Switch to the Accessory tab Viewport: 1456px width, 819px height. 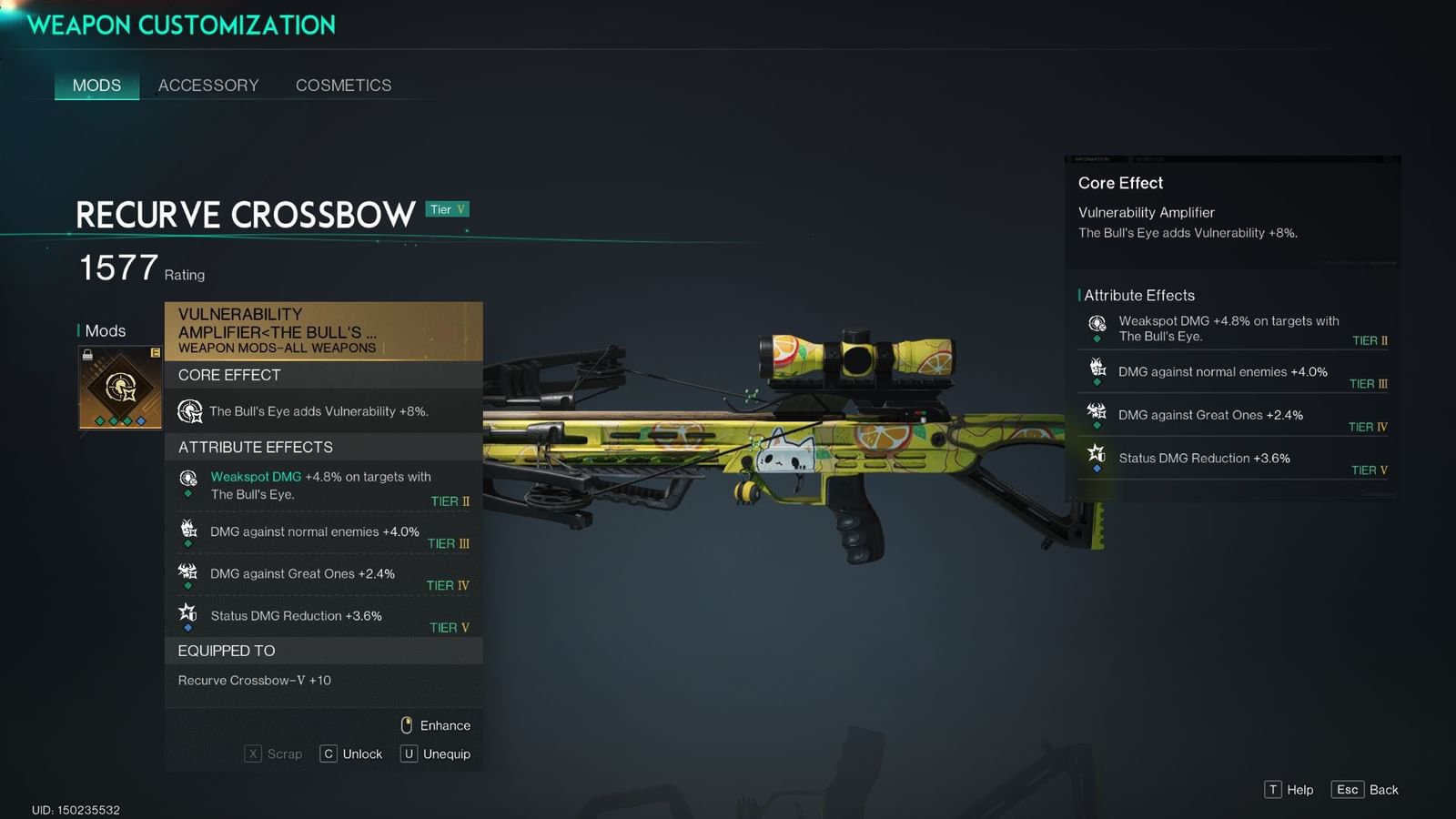(x=208, y=85)
